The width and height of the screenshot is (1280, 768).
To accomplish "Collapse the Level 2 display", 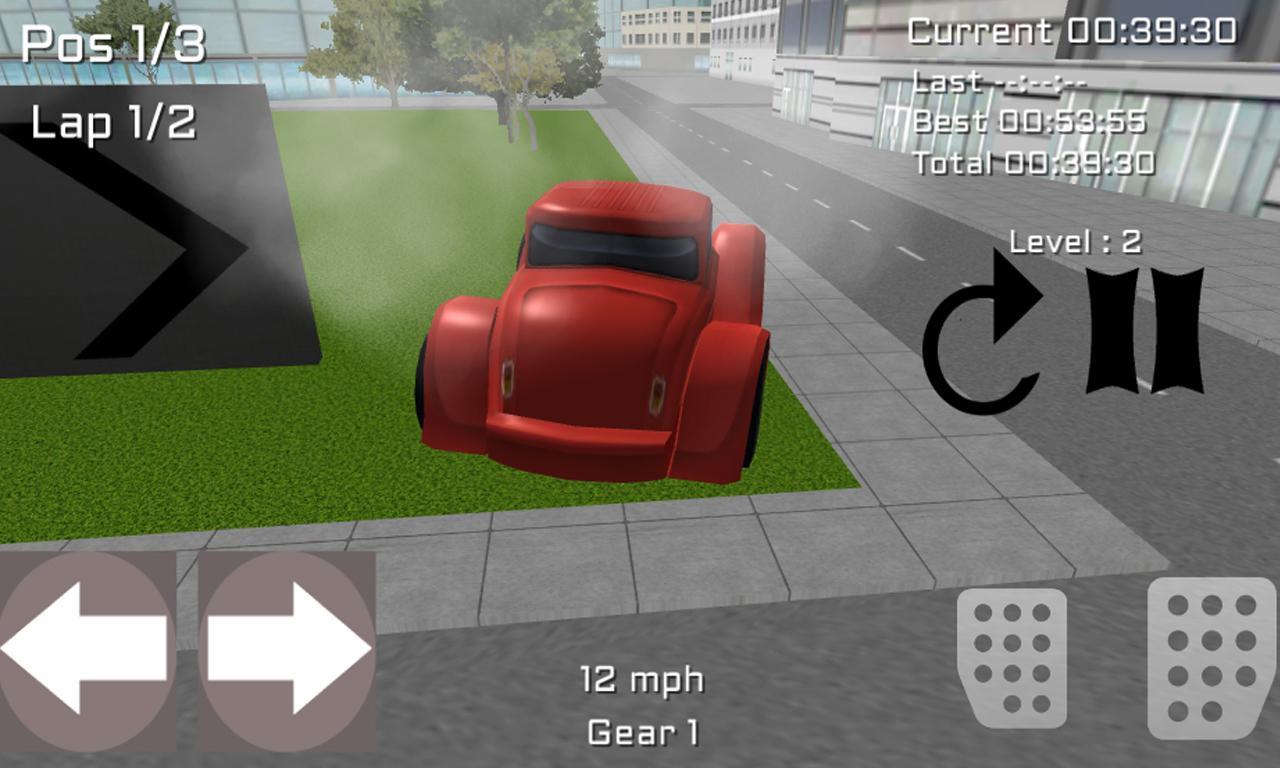I will (x=1075, y=240).
